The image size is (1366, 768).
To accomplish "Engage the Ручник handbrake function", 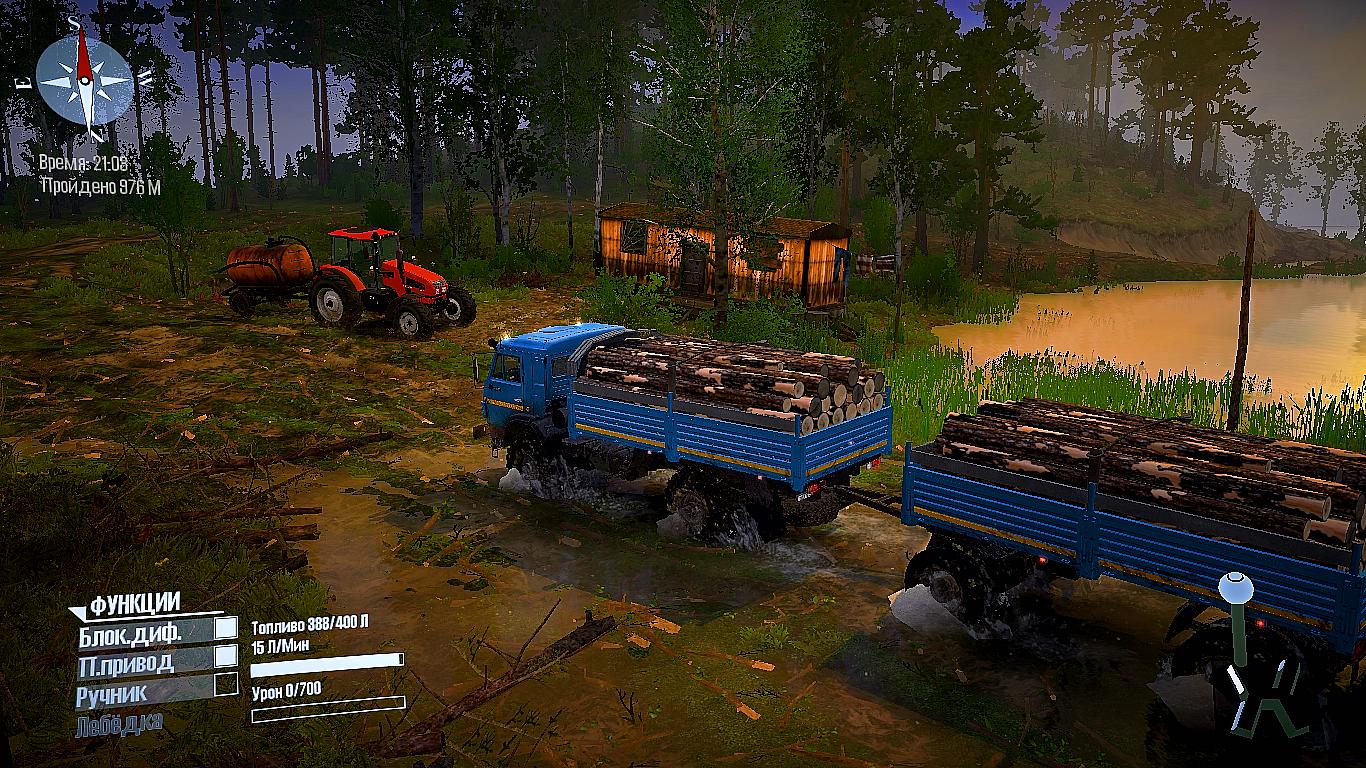I will coord(227,684).
